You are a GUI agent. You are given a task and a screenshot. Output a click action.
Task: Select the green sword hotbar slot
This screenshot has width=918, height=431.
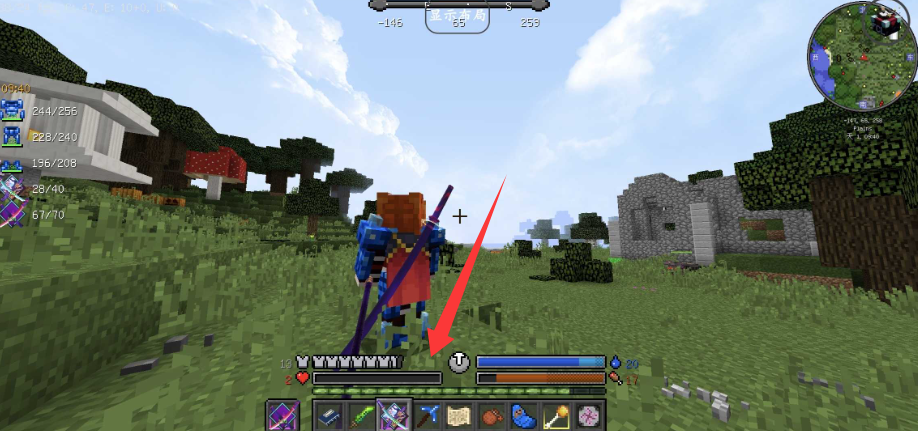pyautogui.click(x=359, y=415)
